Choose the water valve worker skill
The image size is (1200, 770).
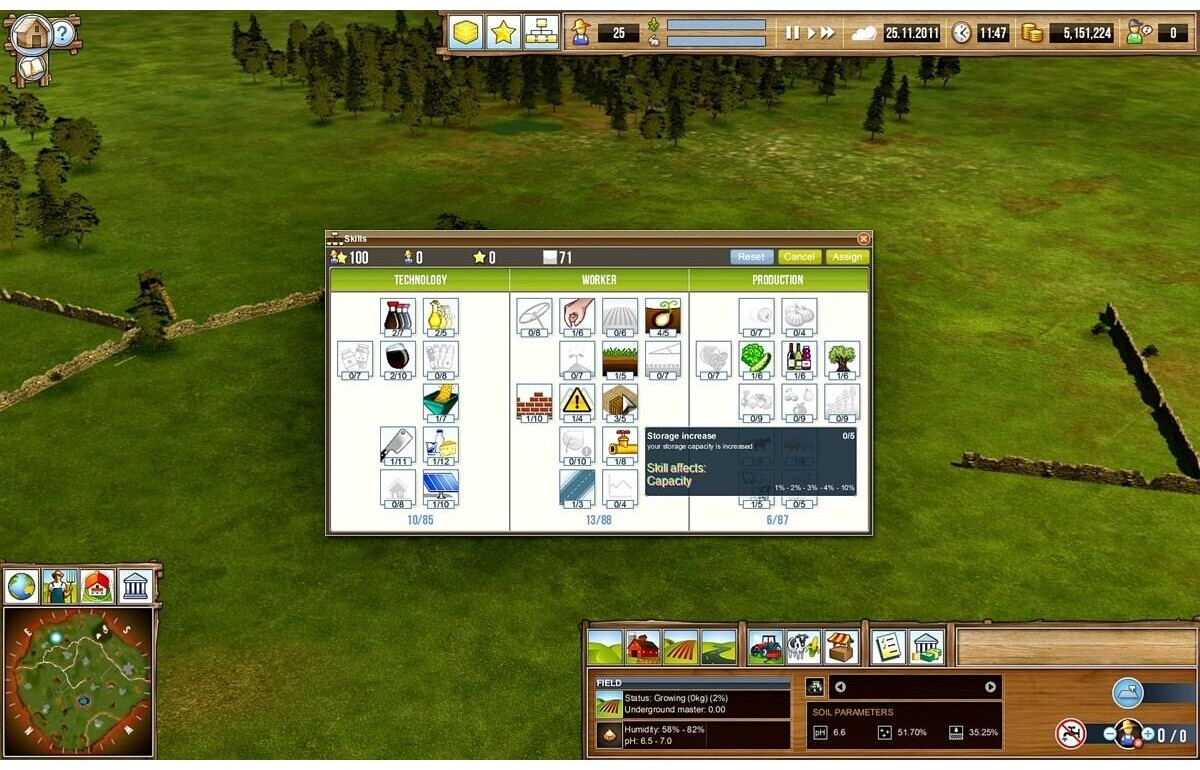click(620, 444)
